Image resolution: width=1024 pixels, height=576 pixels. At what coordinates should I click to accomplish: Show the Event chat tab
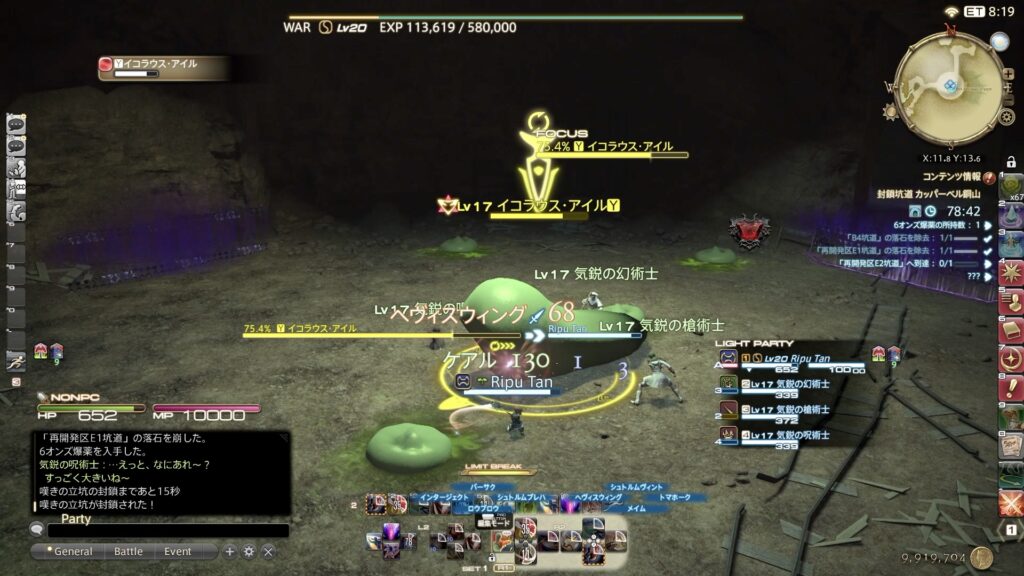(177, 551)
